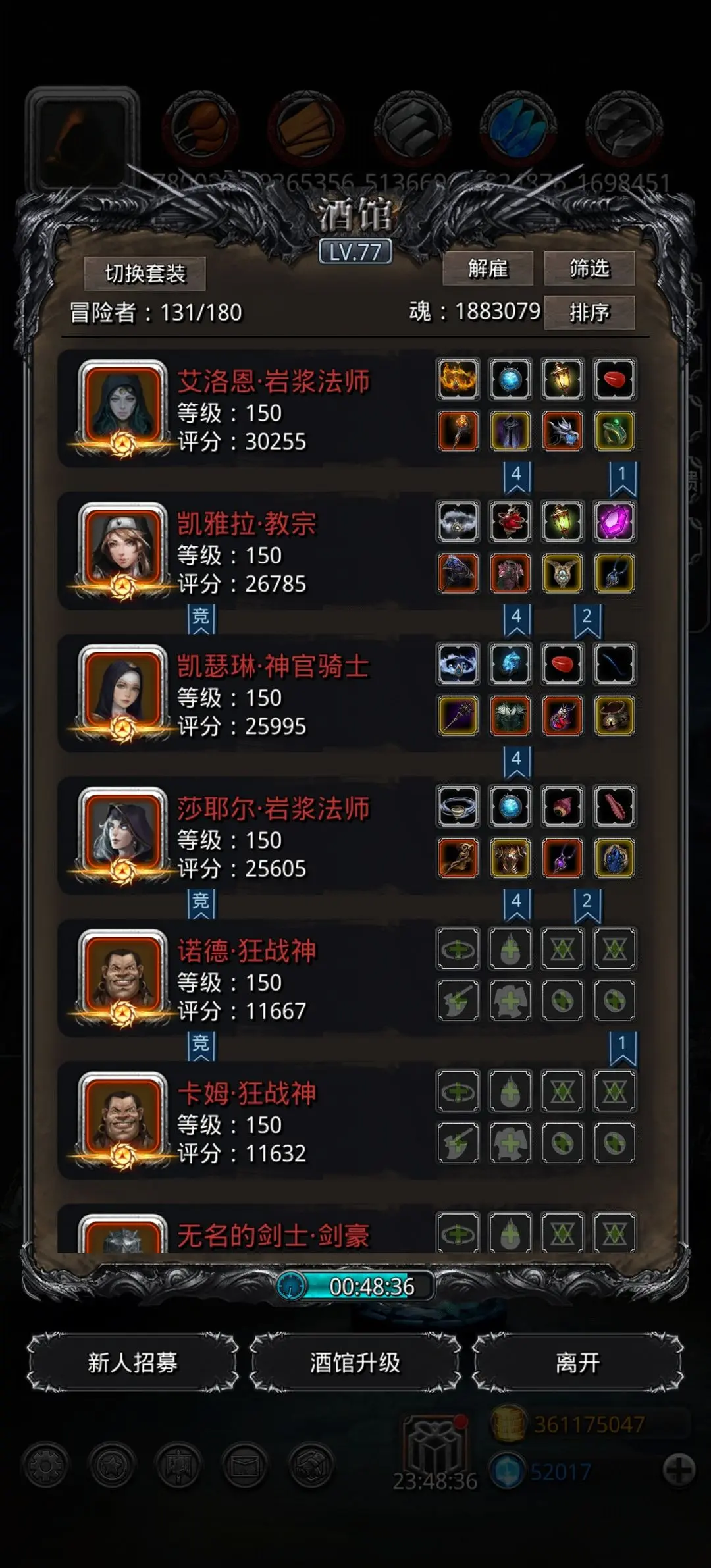Leave the tavern with 离开

coord(577,1363)
